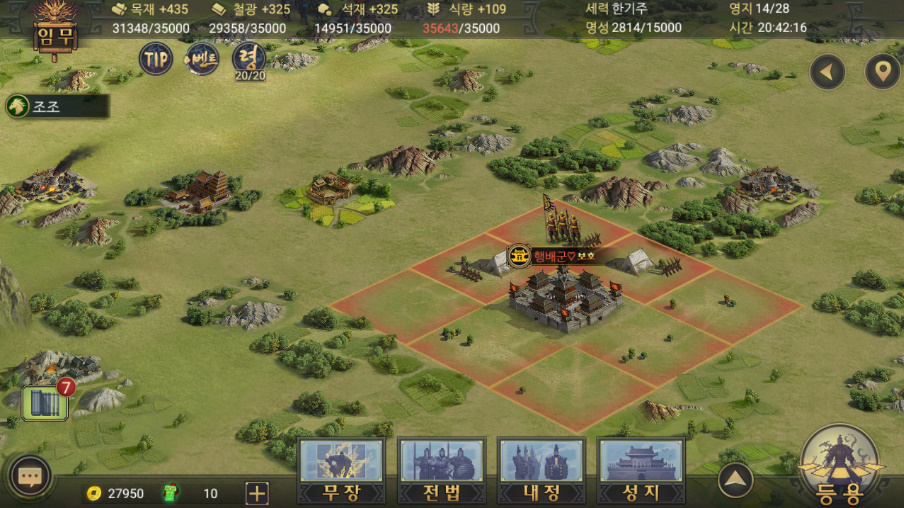Open the scroll icon with 7 badge
Viewport: 904px width, 508px height.
tap(46, 401)
